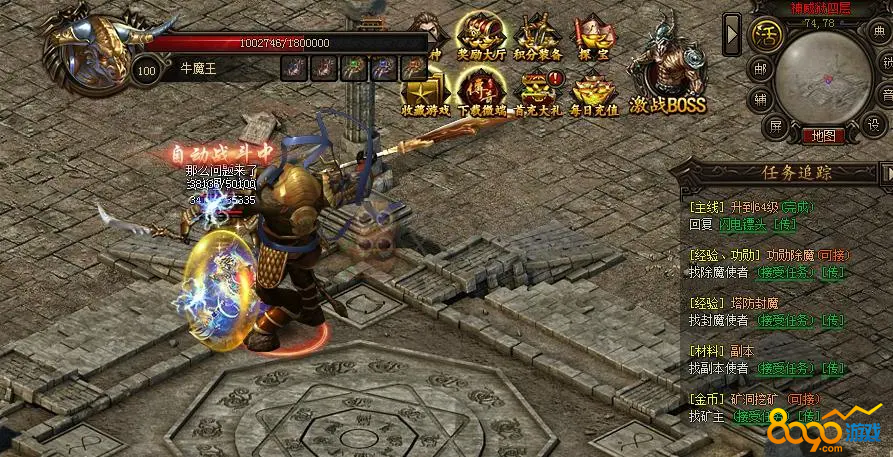Open the 探宝 treasure hunt icon
This screenshot has width=893, height=457.
pyautogui.click(x=593, y=40)
